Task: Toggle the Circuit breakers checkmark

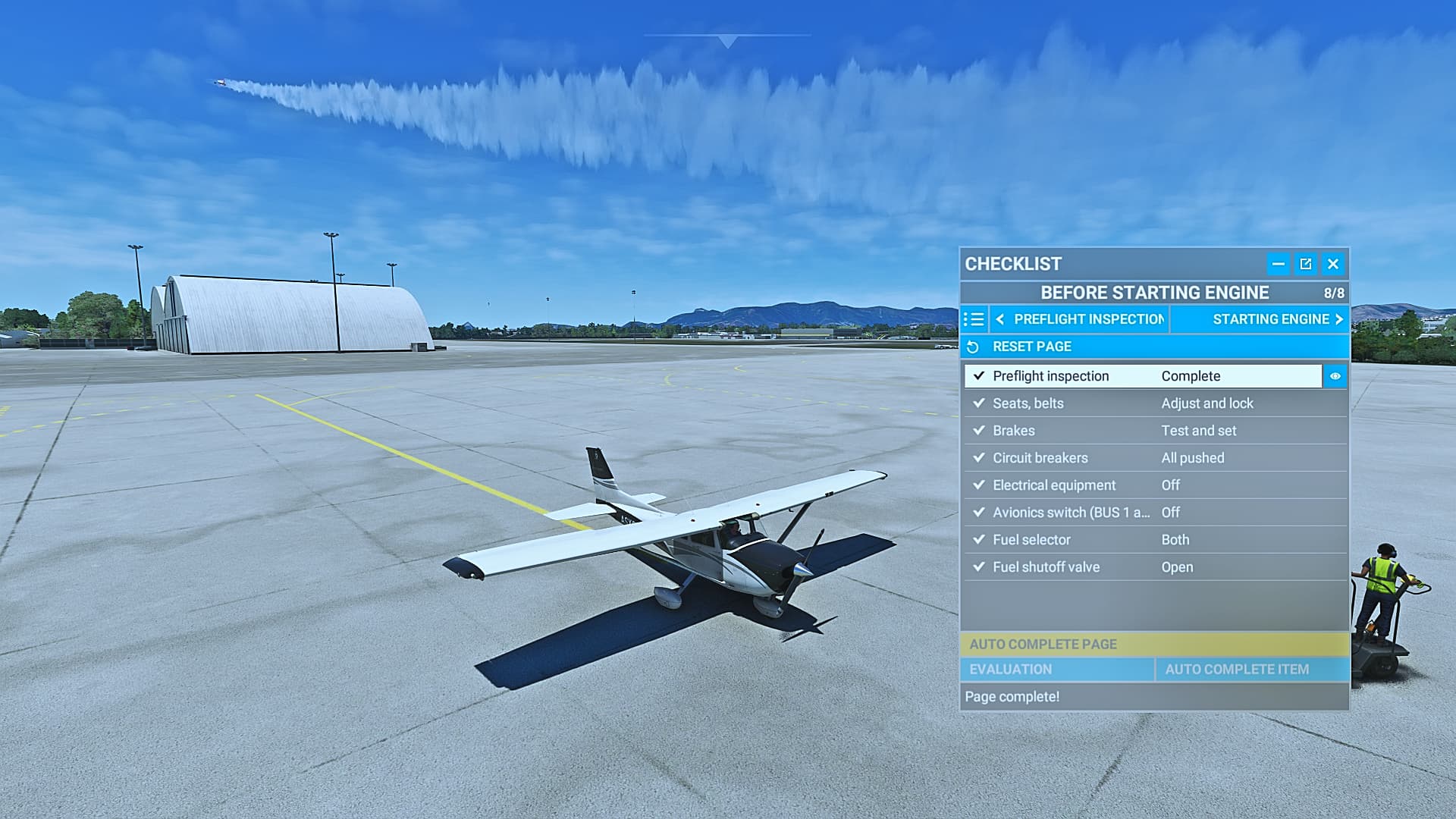Action: coord(979,458)
